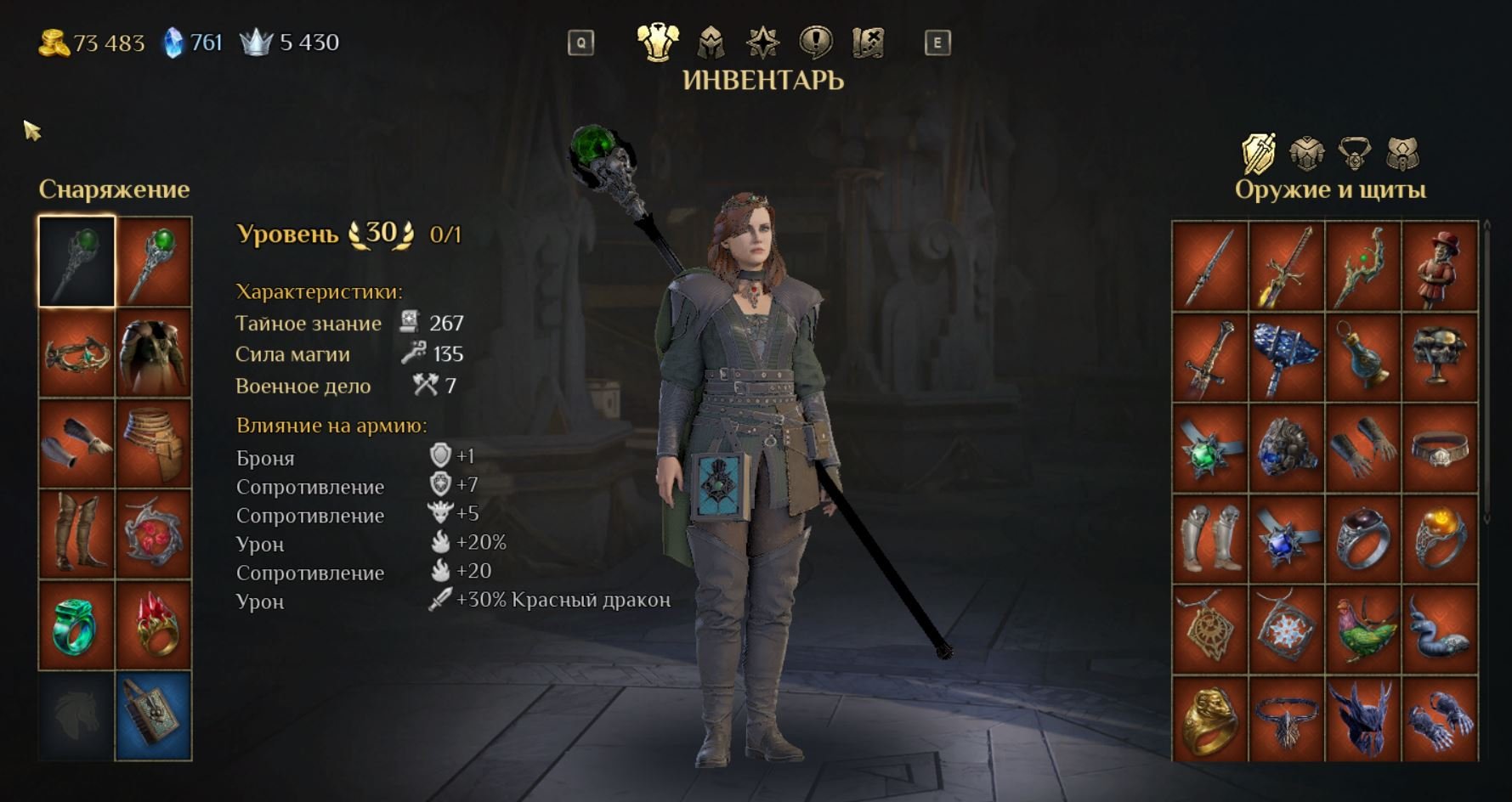1512x802 pixels.
Task: Choose the equipped tall boots slot
Action: click(76, 534)
